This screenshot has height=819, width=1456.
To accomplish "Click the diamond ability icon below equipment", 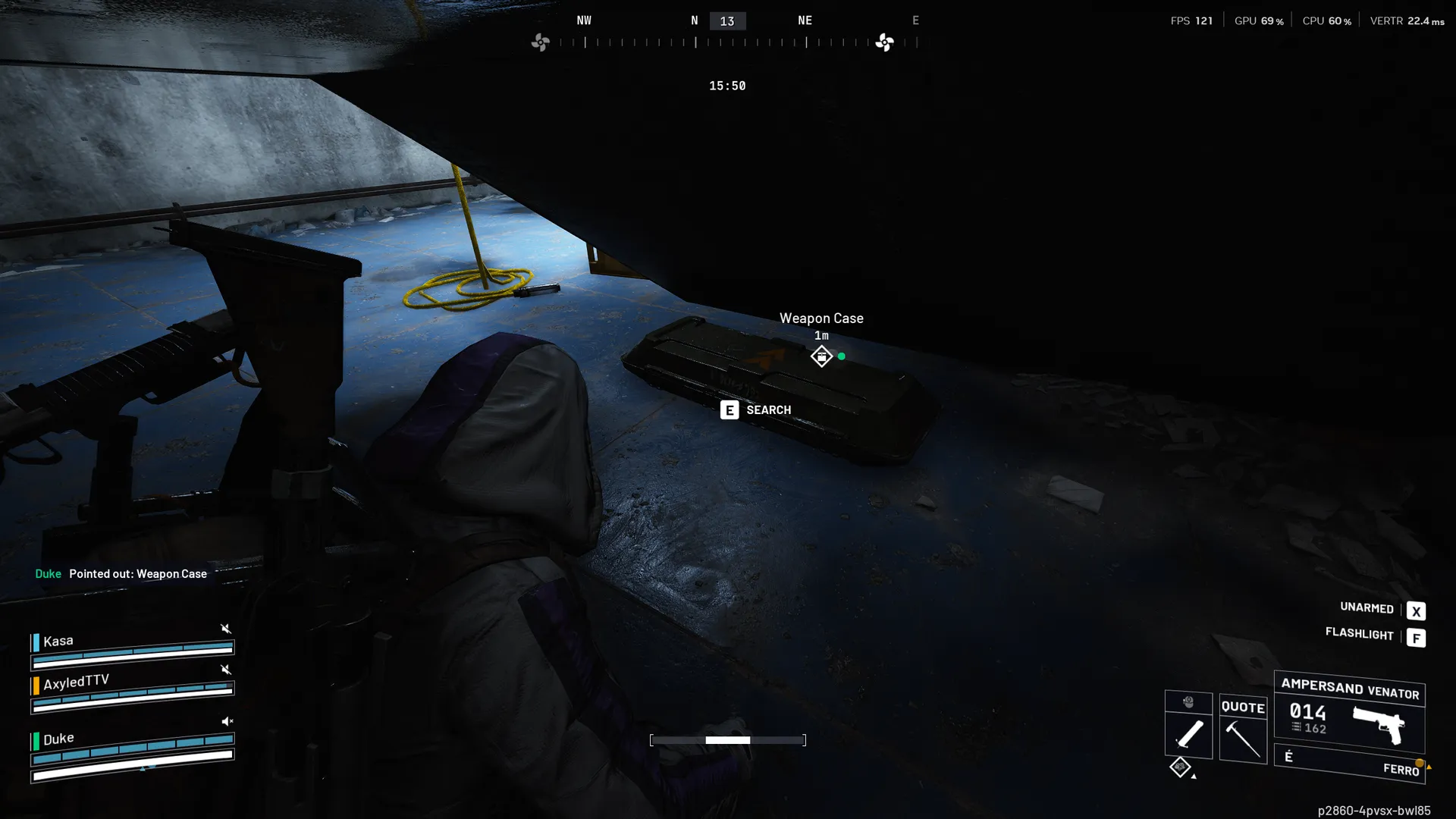I will (x=1179, y=767).
